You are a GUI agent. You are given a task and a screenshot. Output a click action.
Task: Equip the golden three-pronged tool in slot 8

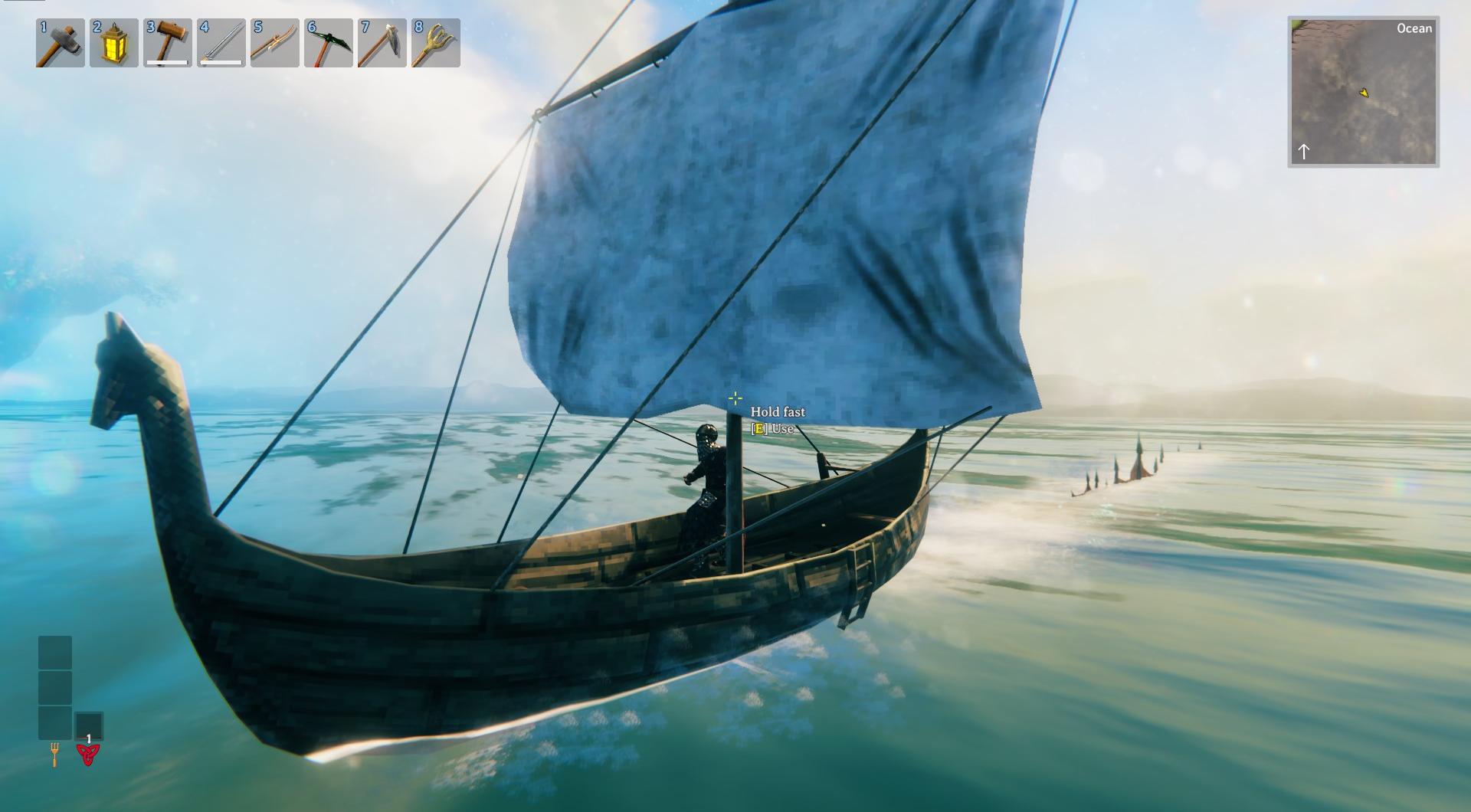[436, 43]
